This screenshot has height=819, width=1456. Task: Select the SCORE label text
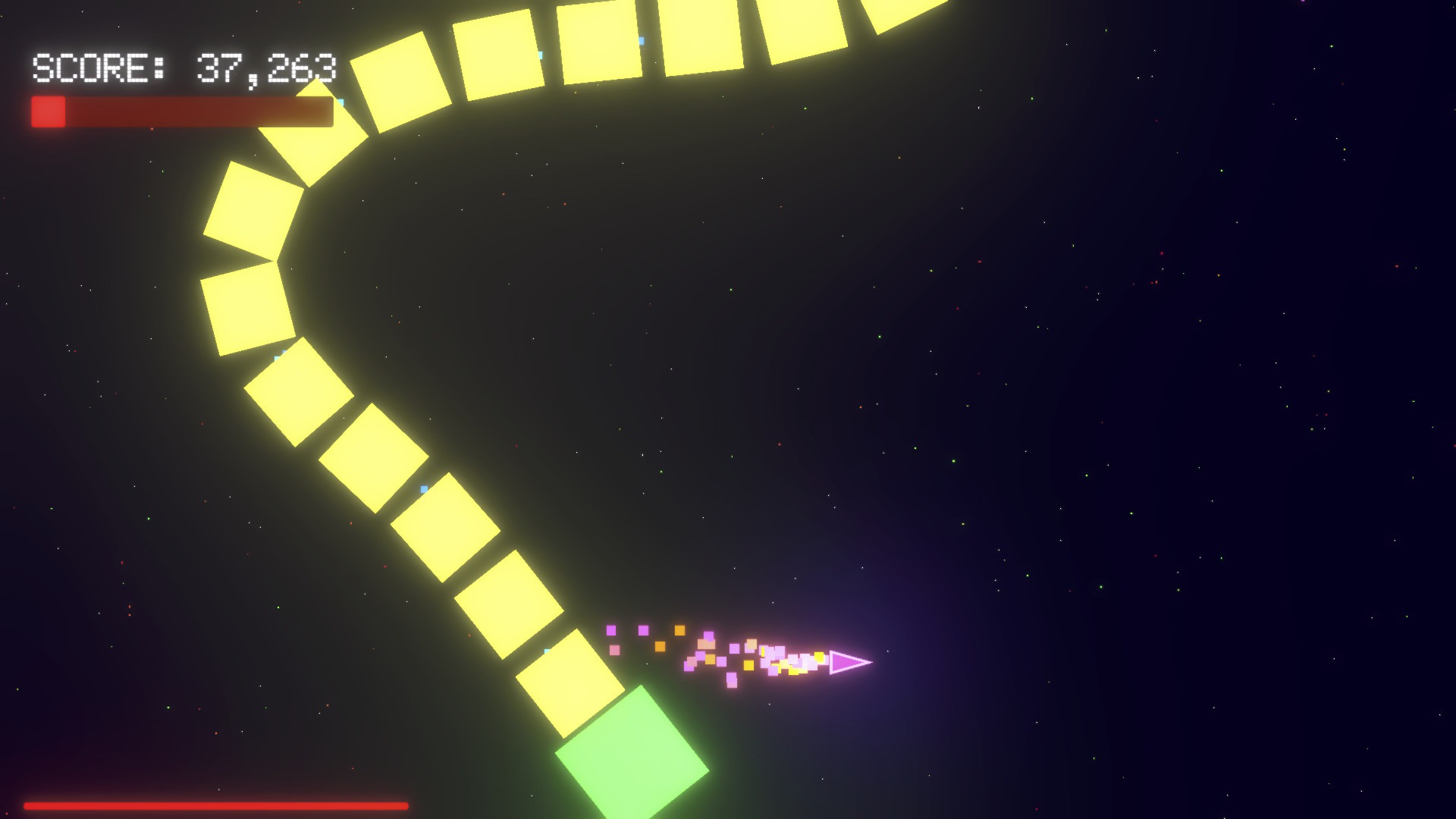91,68
